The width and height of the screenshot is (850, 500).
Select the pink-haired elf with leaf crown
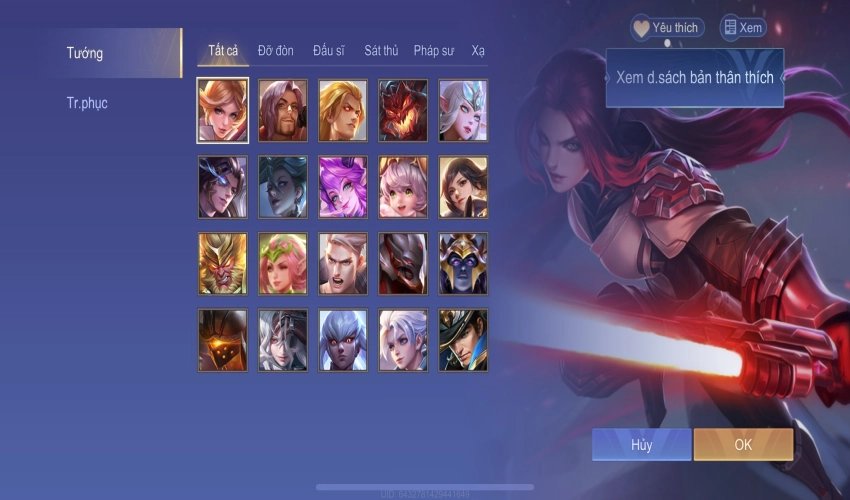click(x=283, y=264)
